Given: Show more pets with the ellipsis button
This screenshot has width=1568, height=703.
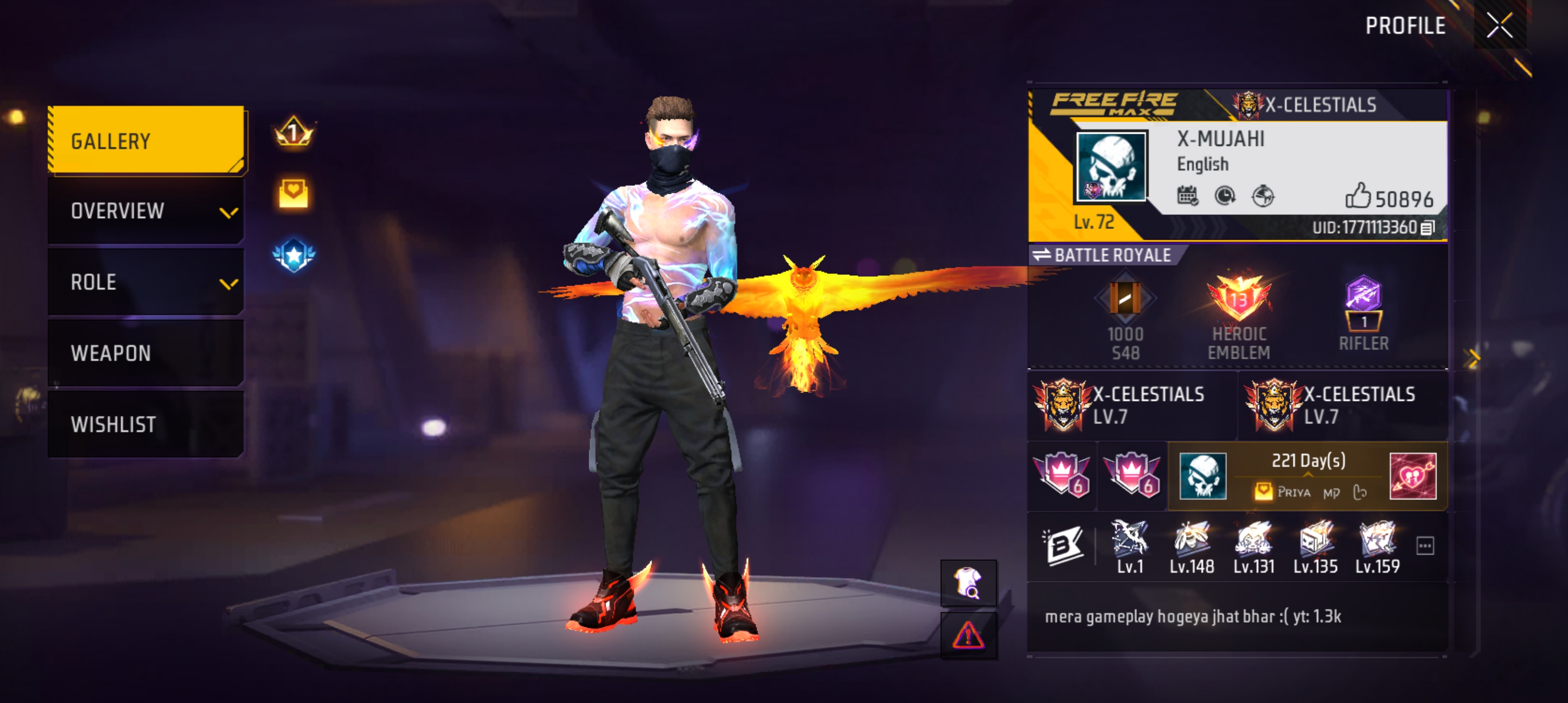Looking at the screenshot, I should click(1425, 545).
